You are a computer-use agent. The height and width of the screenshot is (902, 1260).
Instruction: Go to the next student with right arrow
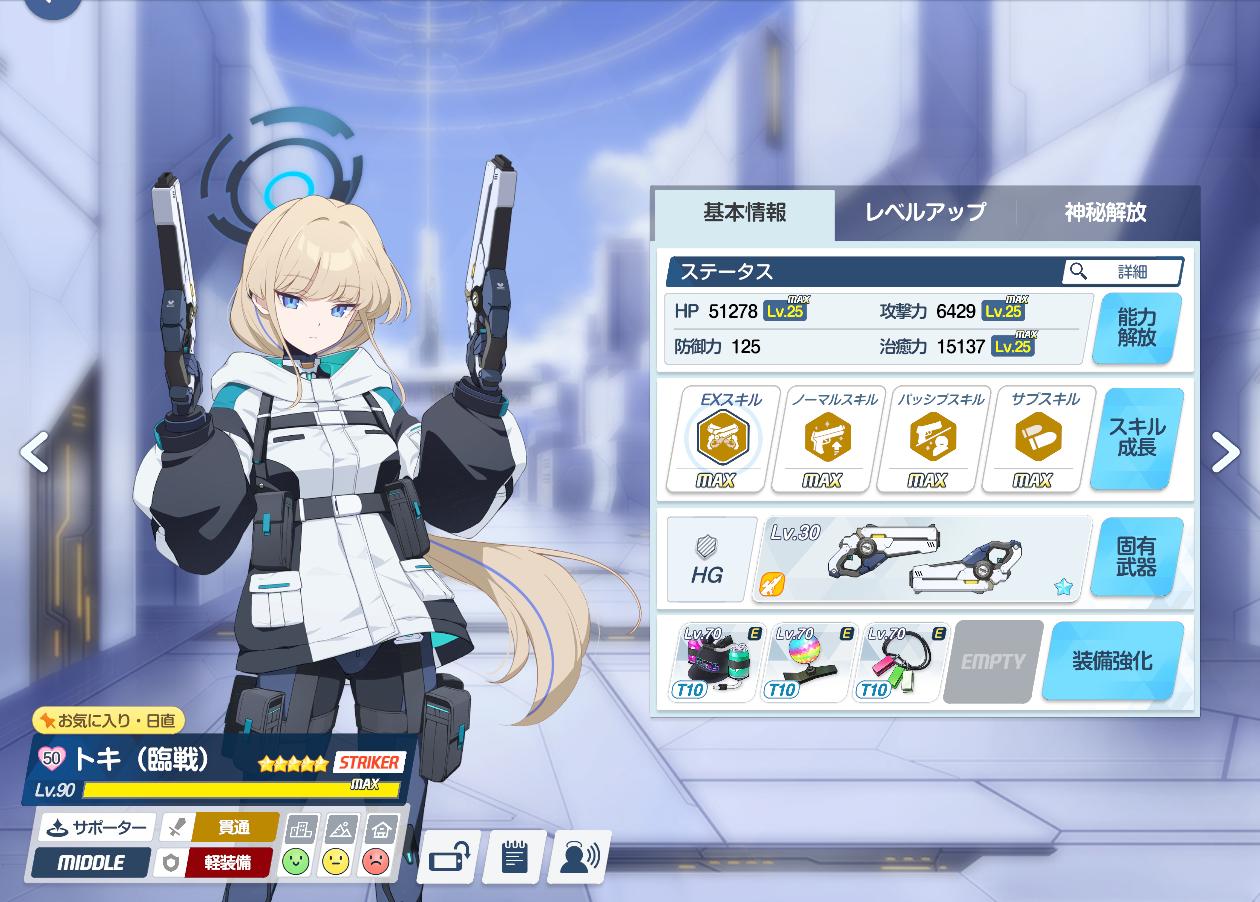click(1225, 452)
